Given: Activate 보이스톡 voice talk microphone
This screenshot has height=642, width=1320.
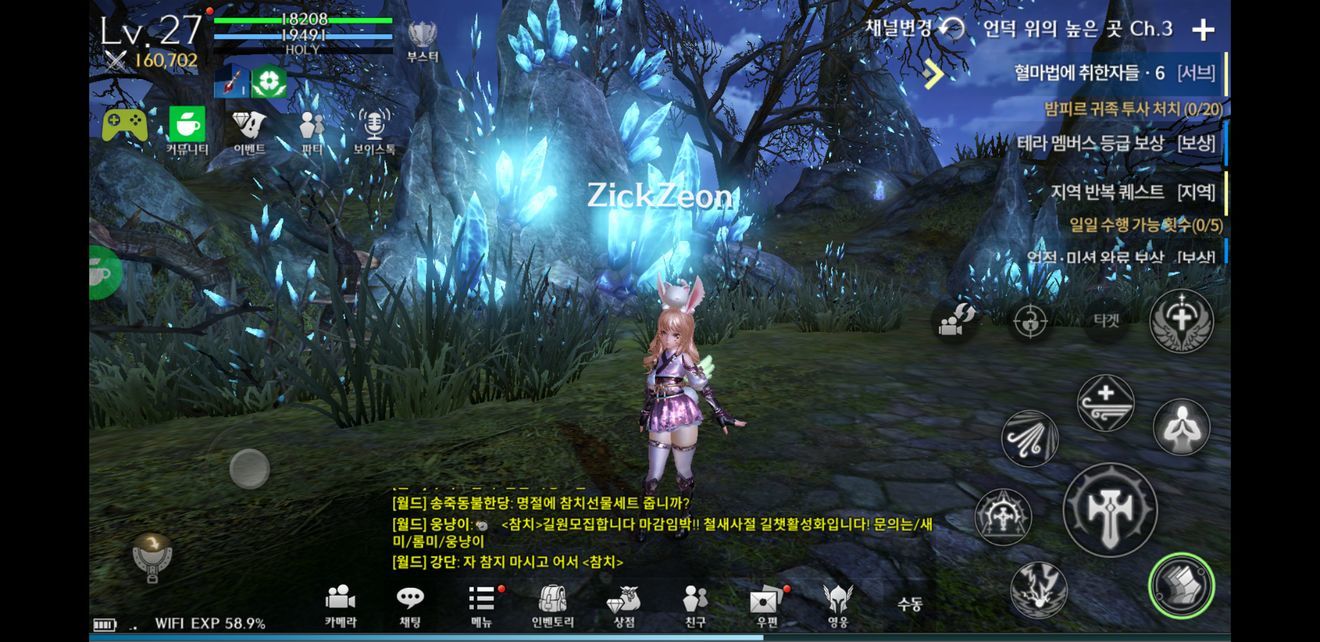Looking at the screenshot, I should click(374, 131).
